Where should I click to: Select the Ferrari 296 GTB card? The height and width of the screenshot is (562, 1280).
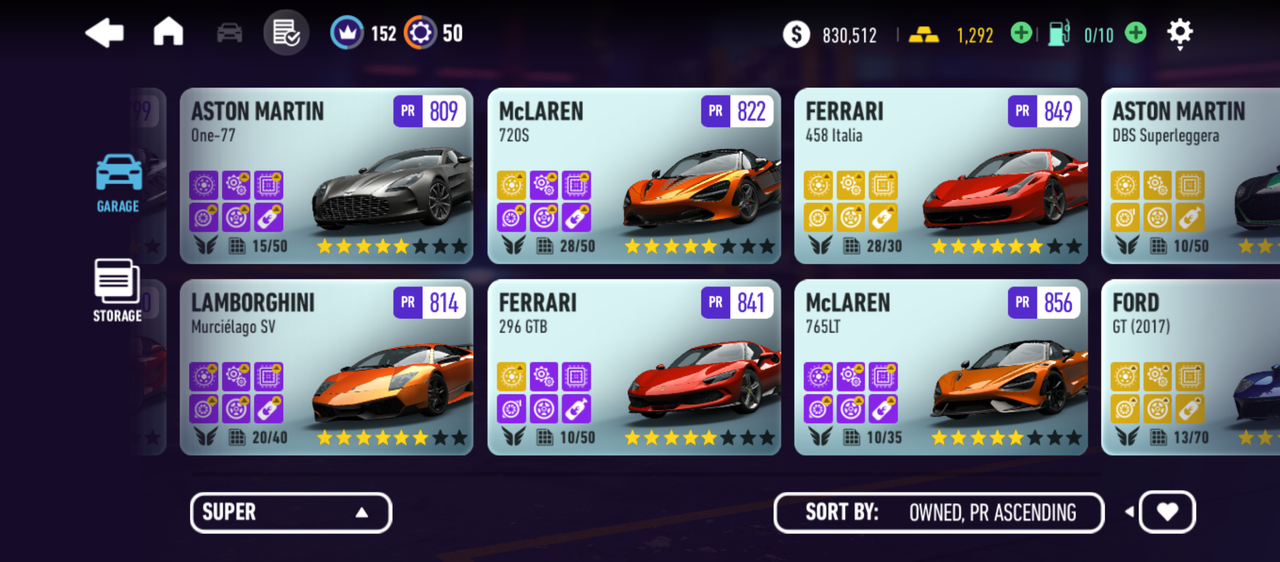[634, 367]
